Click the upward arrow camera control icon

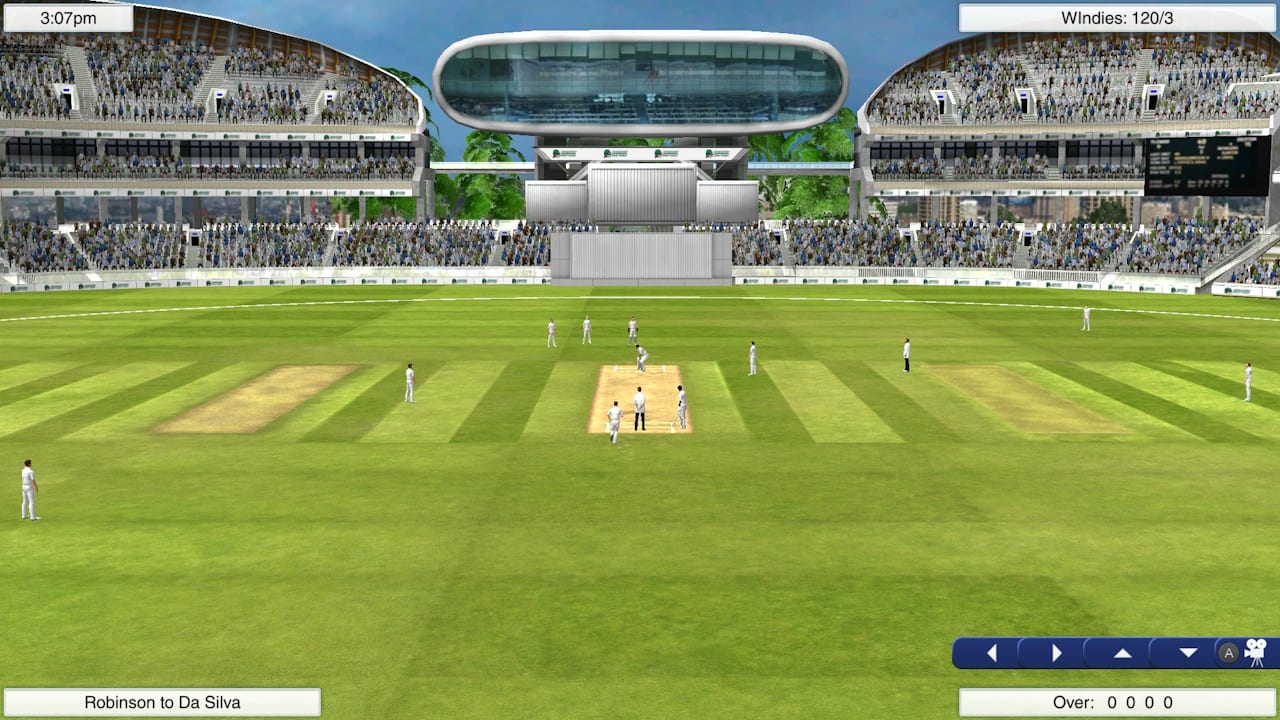click(x=1121, y=652)
